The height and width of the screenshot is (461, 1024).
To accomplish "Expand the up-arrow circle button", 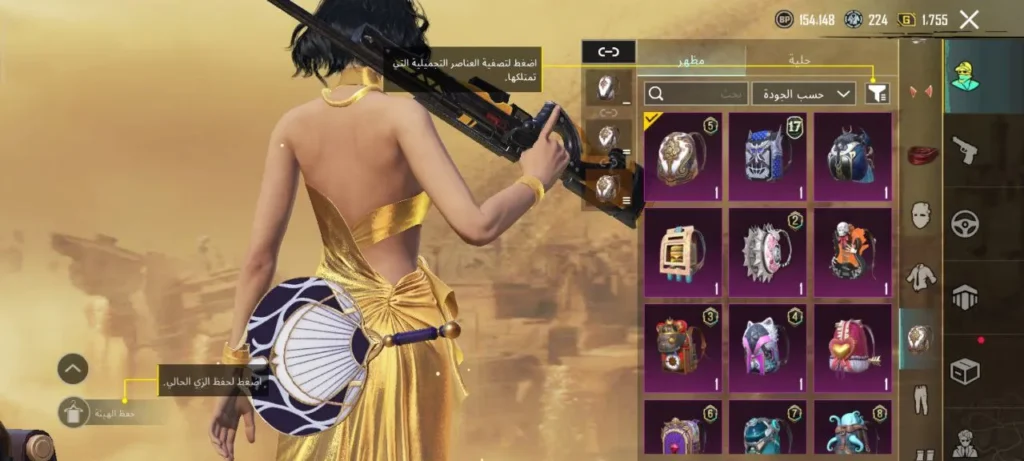I will click(x=73, y=369).
